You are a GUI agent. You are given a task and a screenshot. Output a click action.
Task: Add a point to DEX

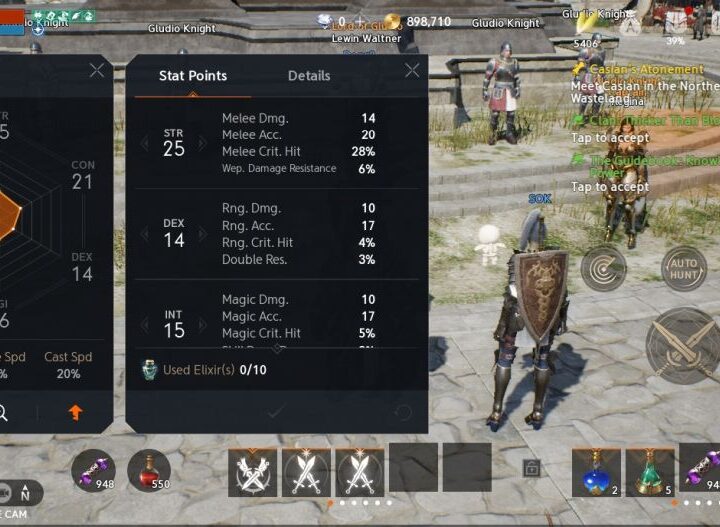206,234
